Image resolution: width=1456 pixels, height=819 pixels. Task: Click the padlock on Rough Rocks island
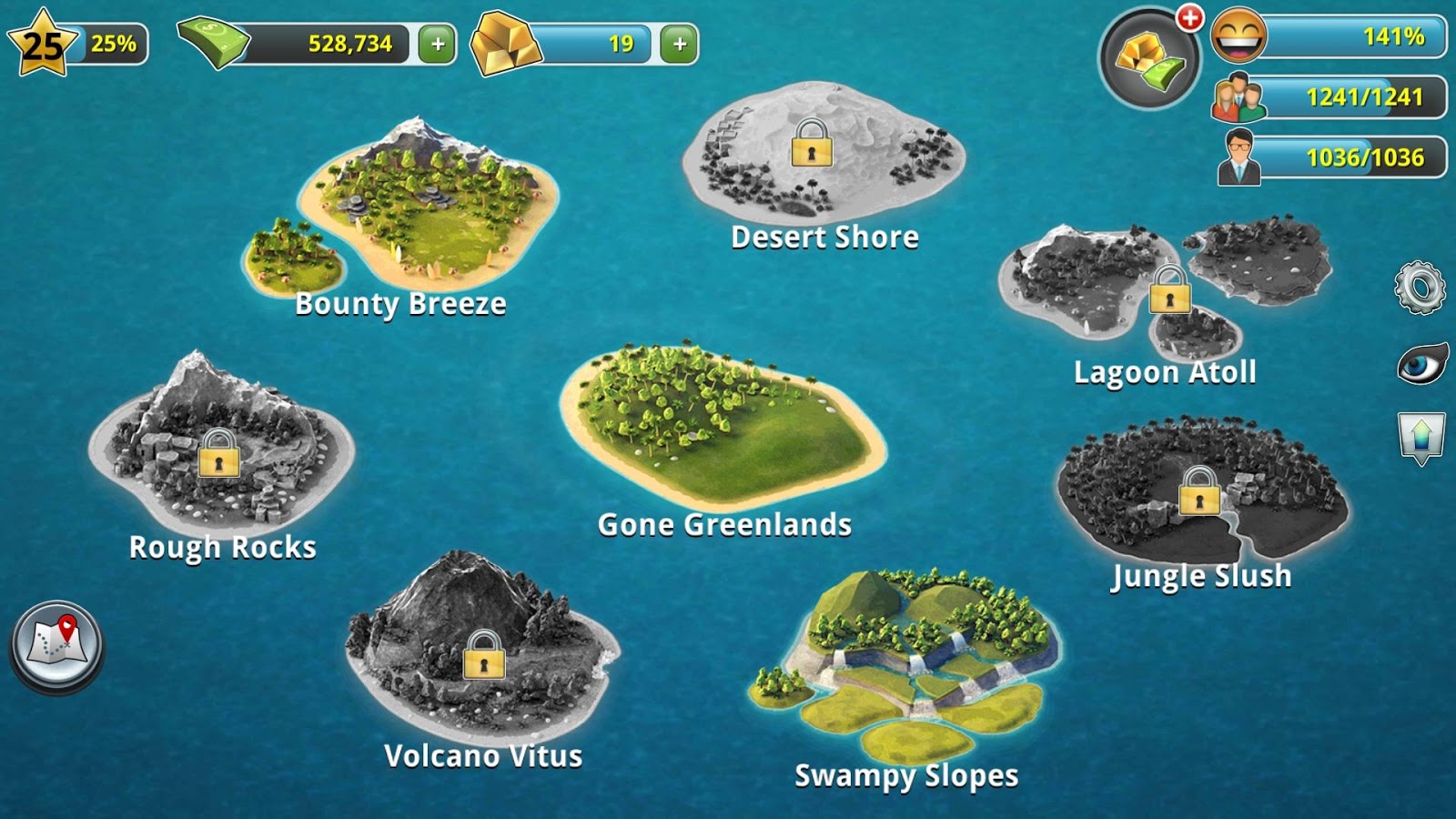pos(218,458)
